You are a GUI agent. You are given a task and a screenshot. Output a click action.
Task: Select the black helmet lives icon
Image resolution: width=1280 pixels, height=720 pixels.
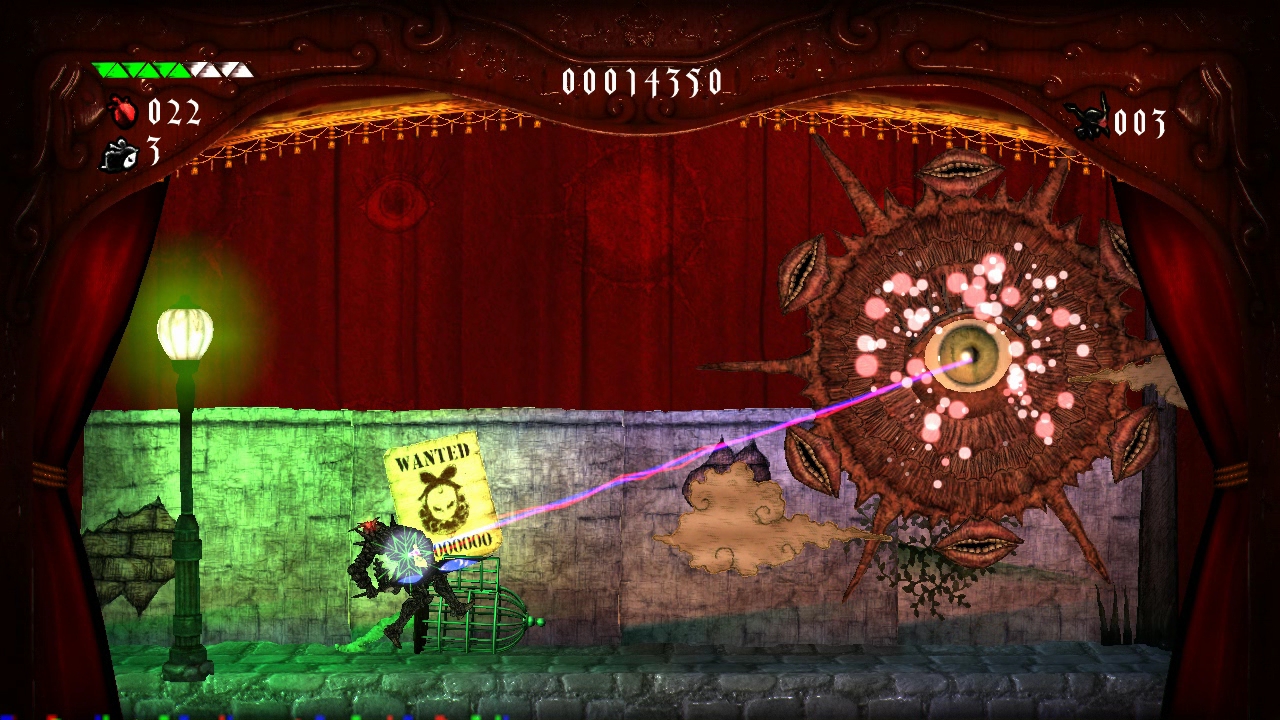tap(119, 153)
